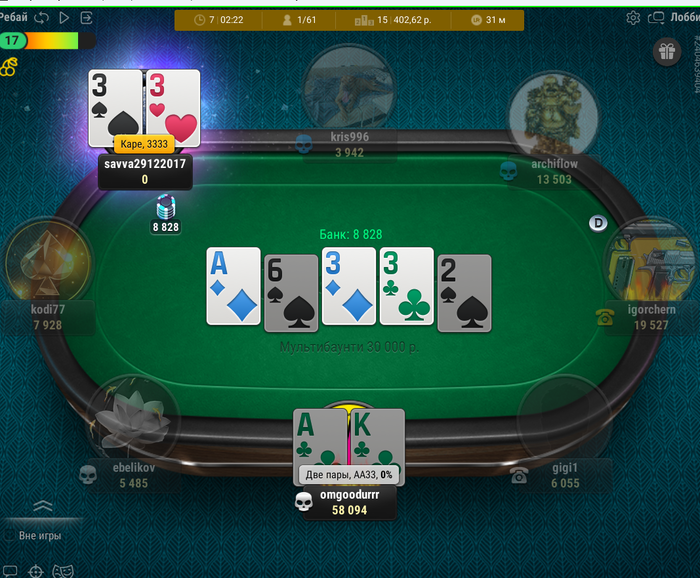Click the prize pool 402,62 р. panel
Screen dimensions: 700x578
(399, 19)
